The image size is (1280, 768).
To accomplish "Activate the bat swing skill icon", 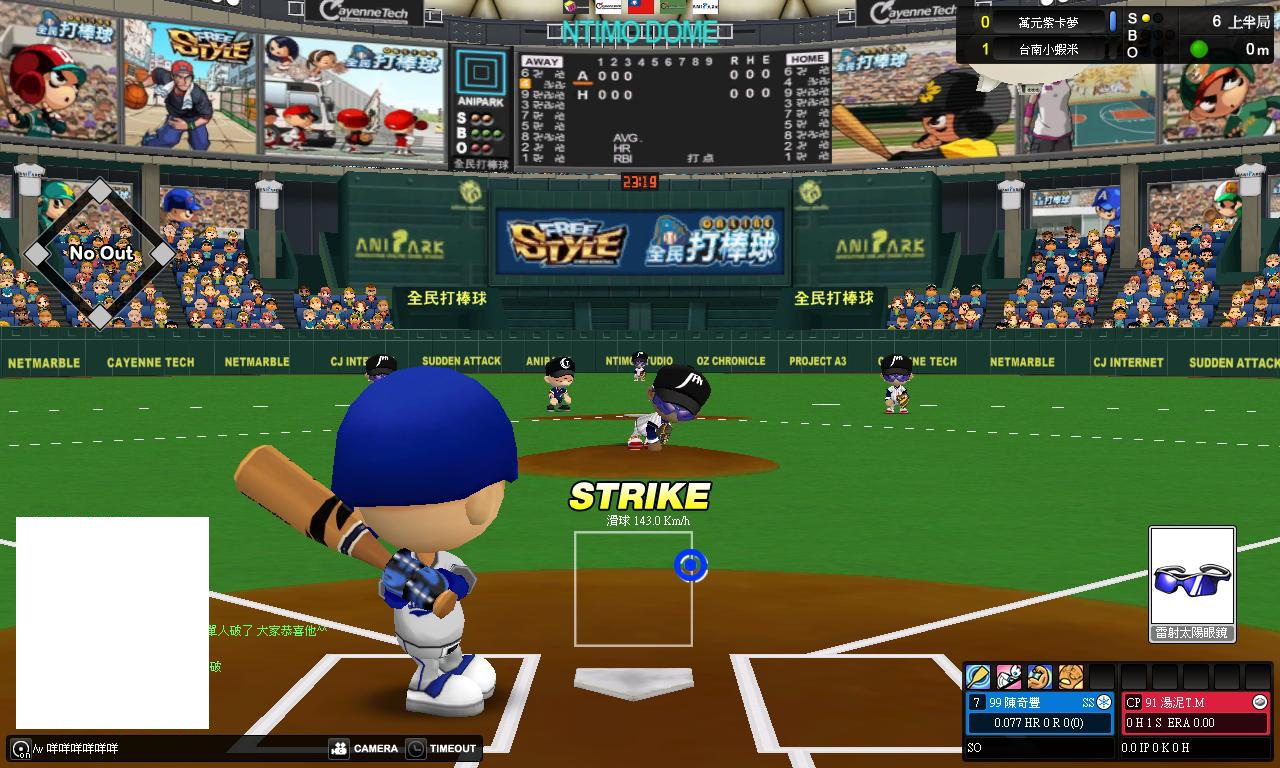I will tap(978, 677).
